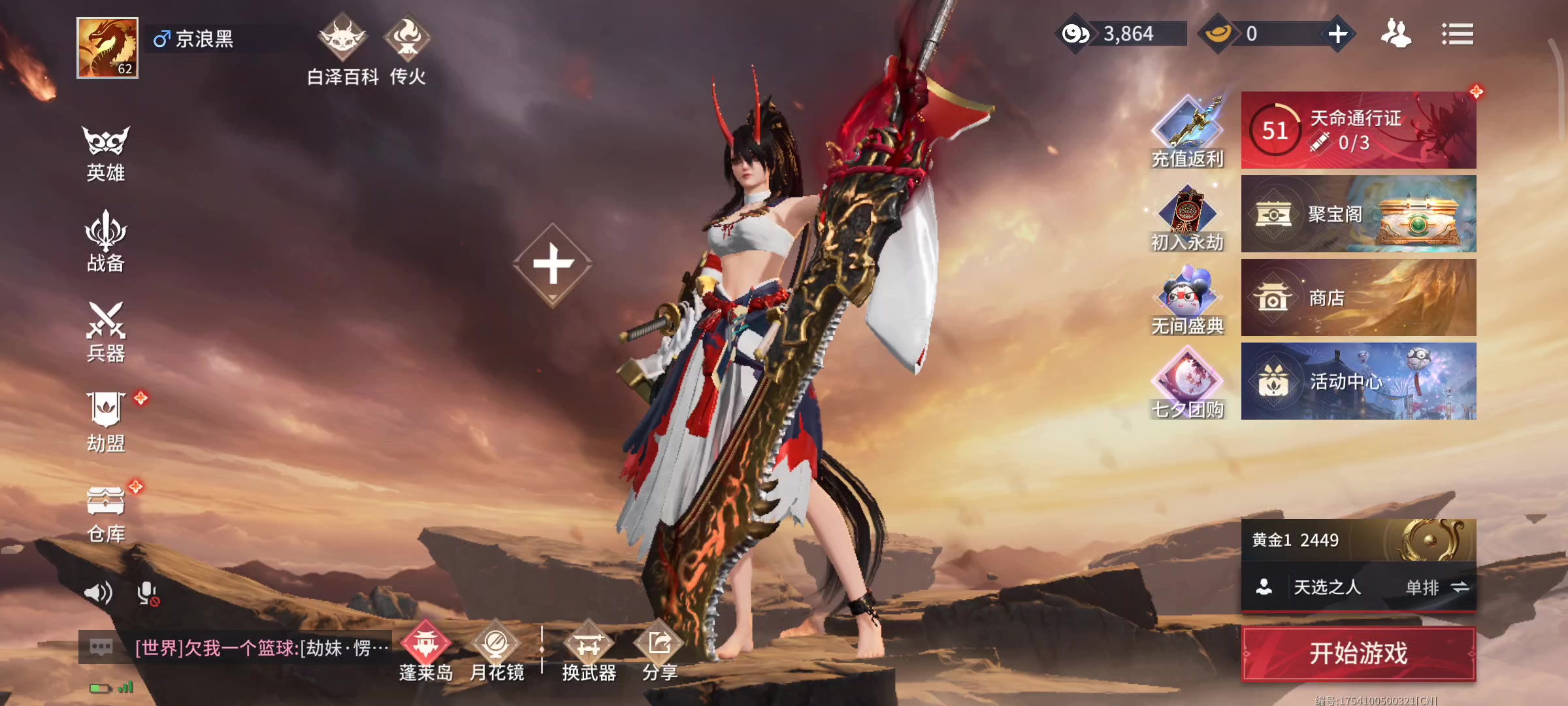The height and width of the screenshot is (706, 1568).
Task: Open the 仓库 storage menu
Action: [106, 514]
